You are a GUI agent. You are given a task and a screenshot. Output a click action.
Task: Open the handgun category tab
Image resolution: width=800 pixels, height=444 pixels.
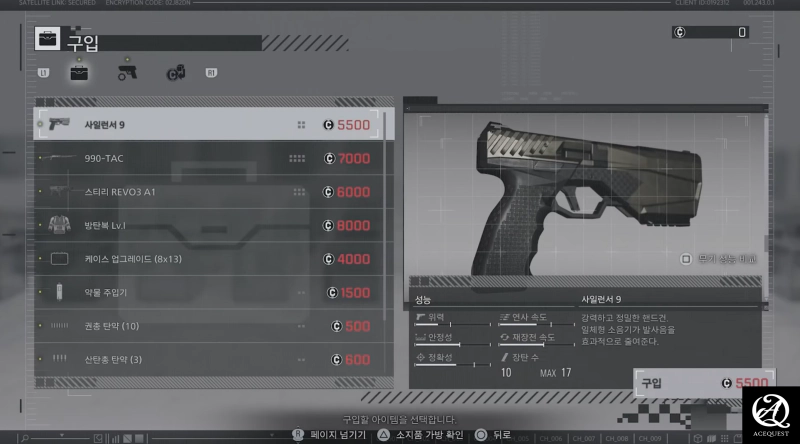[127, 72]
